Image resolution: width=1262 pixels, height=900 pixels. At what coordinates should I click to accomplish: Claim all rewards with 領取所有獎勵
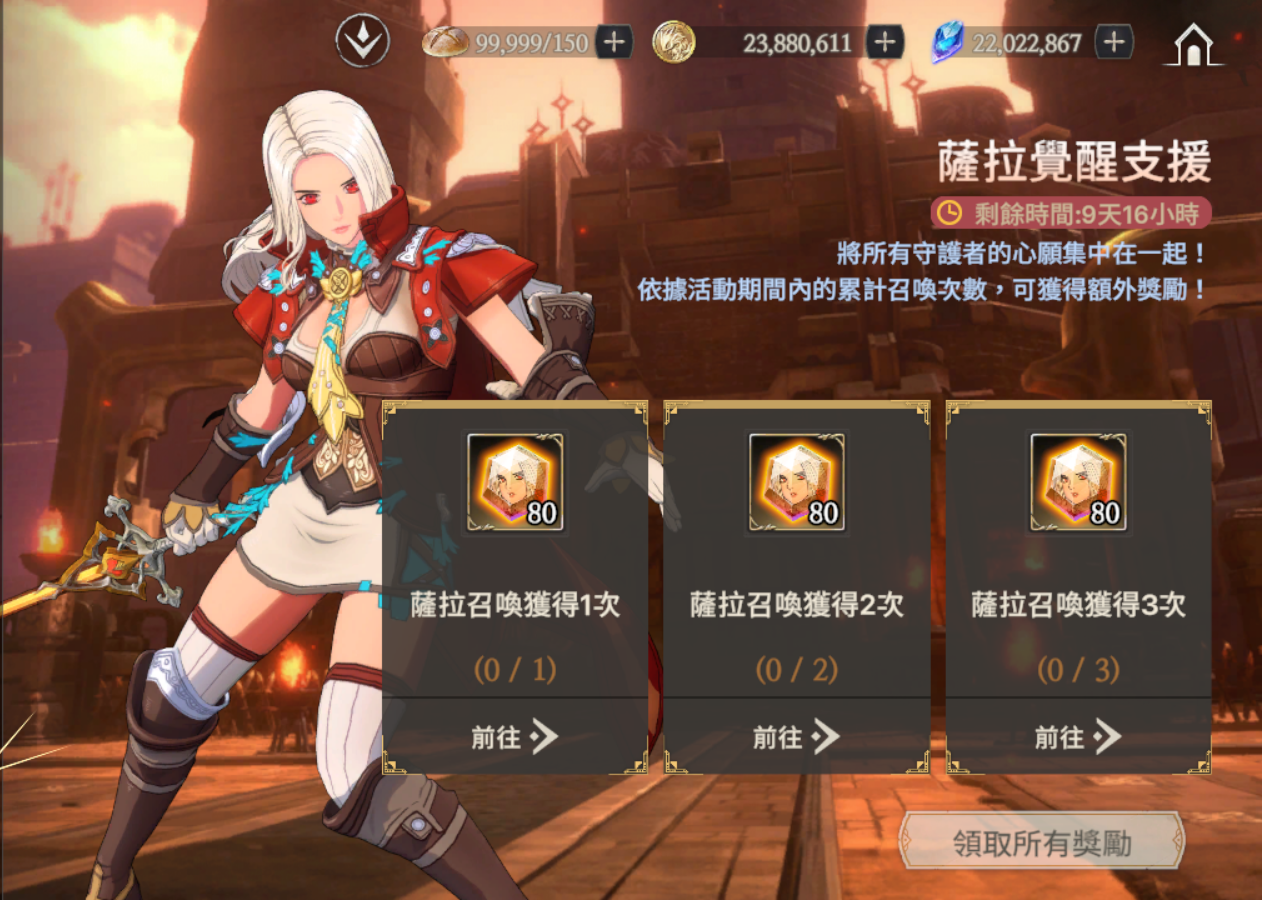tap(1041, 842)
